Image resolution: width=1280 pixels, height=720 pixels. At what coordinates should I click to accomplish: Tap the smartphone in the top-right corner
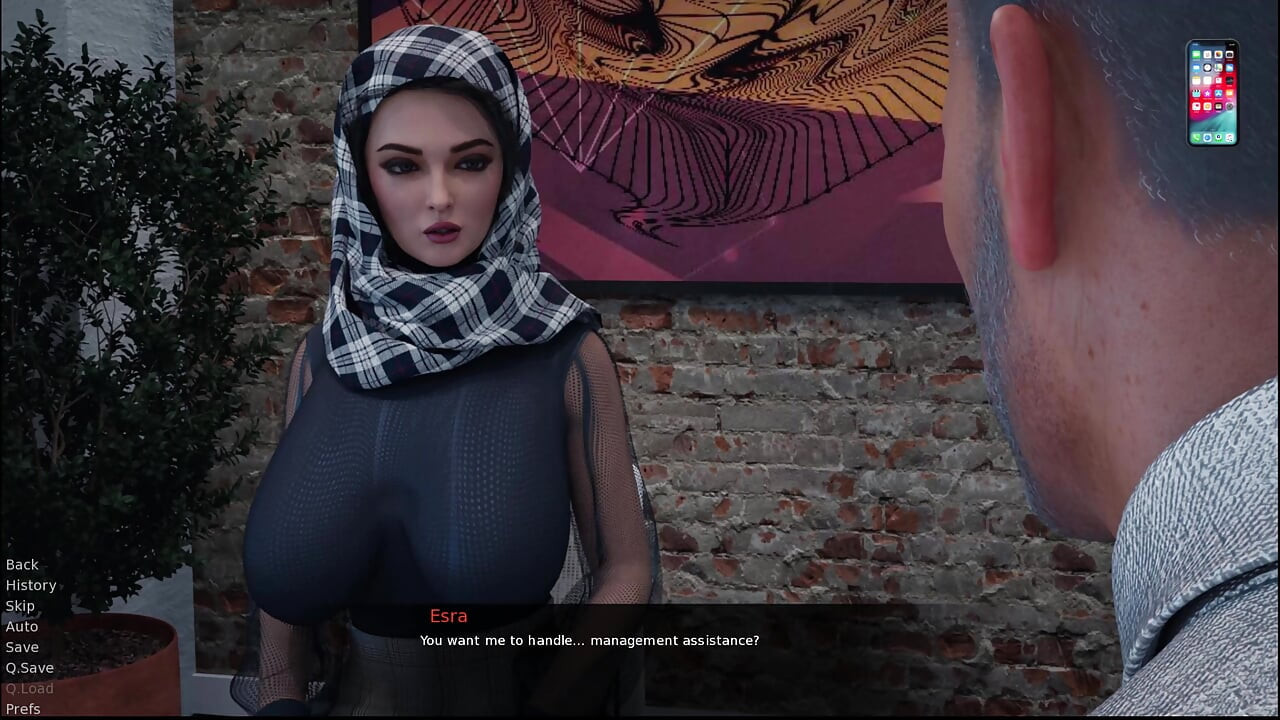coord(1213,92)
